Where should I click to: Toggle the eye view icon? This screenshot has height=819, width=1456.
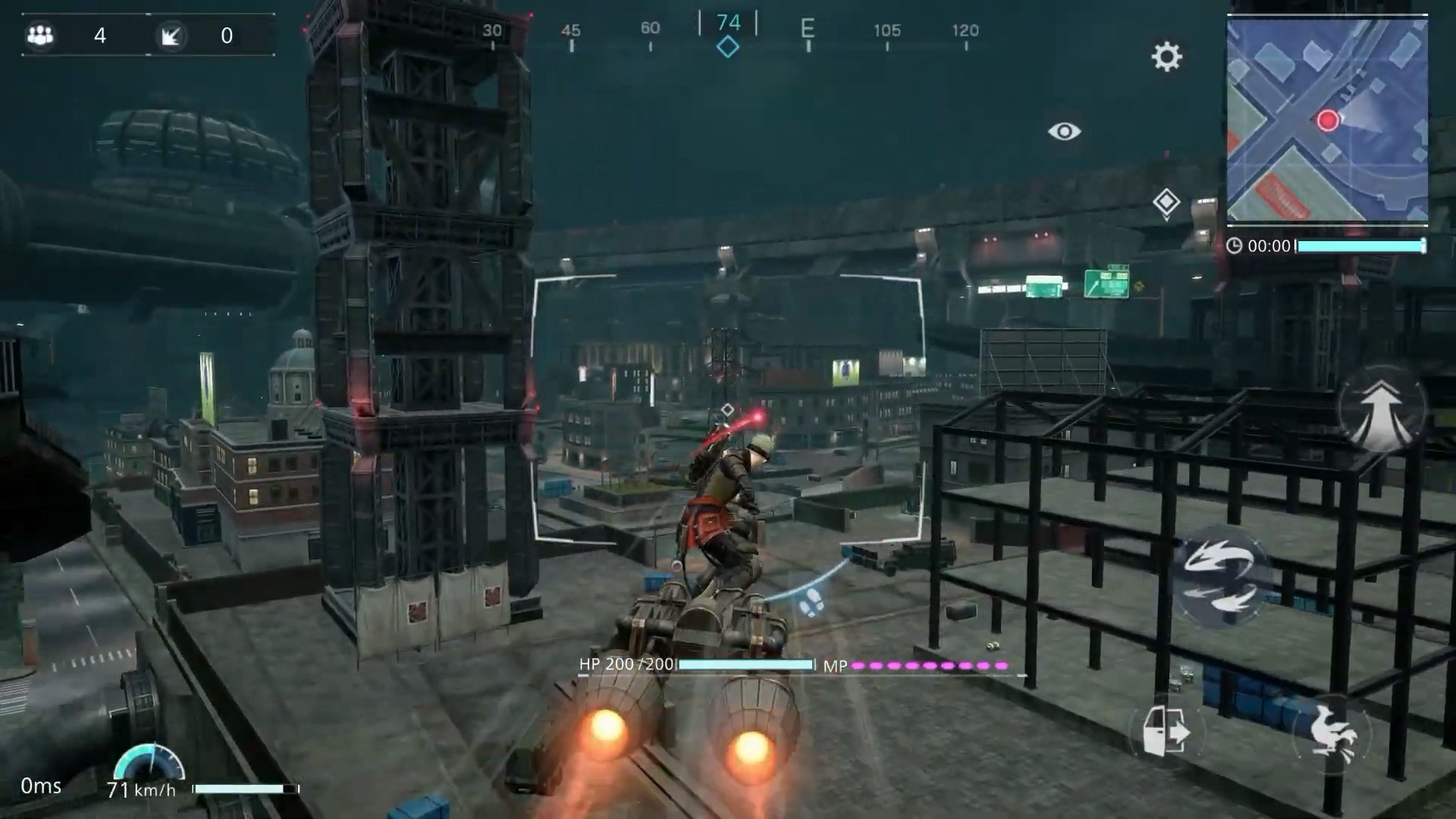pos(1064,131)
